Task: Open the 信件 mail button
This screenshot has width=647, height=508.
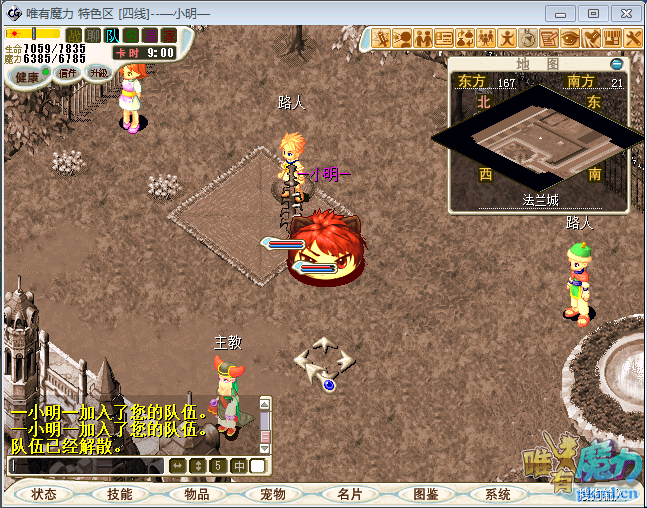Action: point(67,73)
